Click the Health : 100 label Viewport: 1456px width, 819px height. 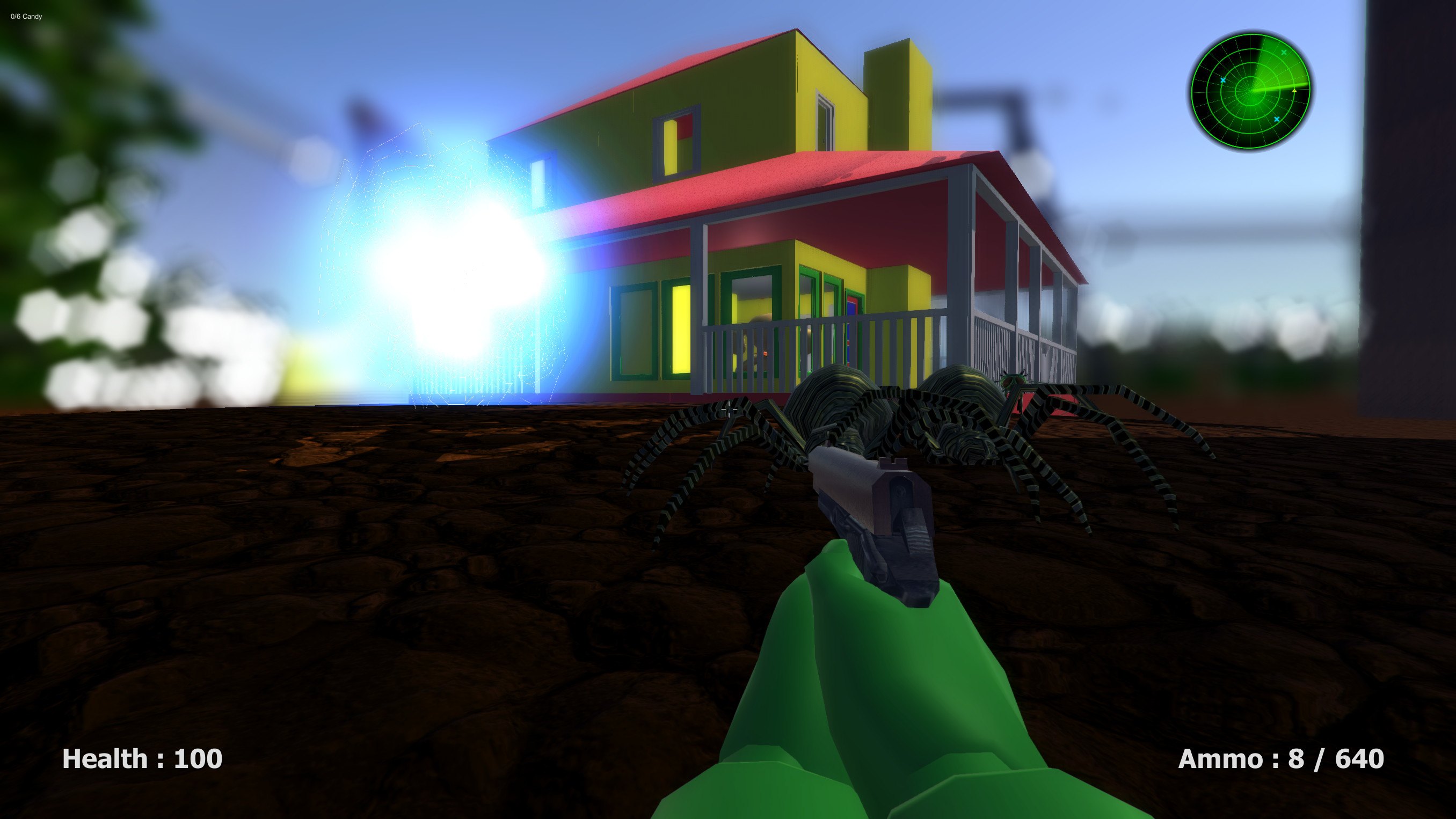(142, 760)
